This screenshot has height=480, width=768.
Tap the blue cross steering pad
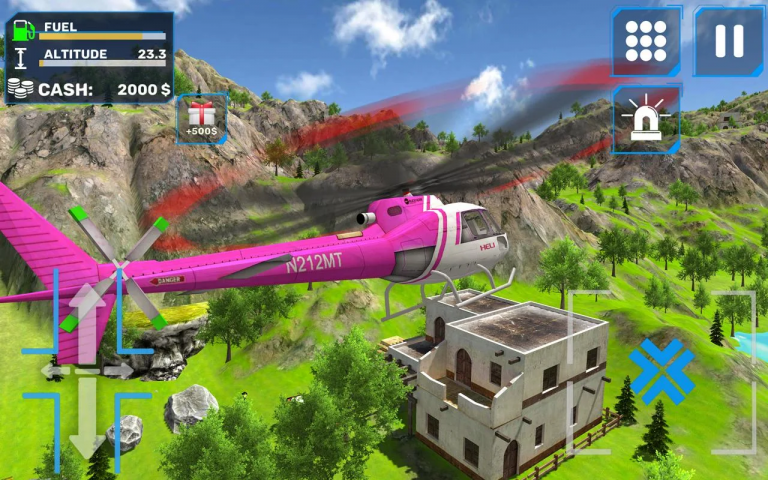(661, 371)
